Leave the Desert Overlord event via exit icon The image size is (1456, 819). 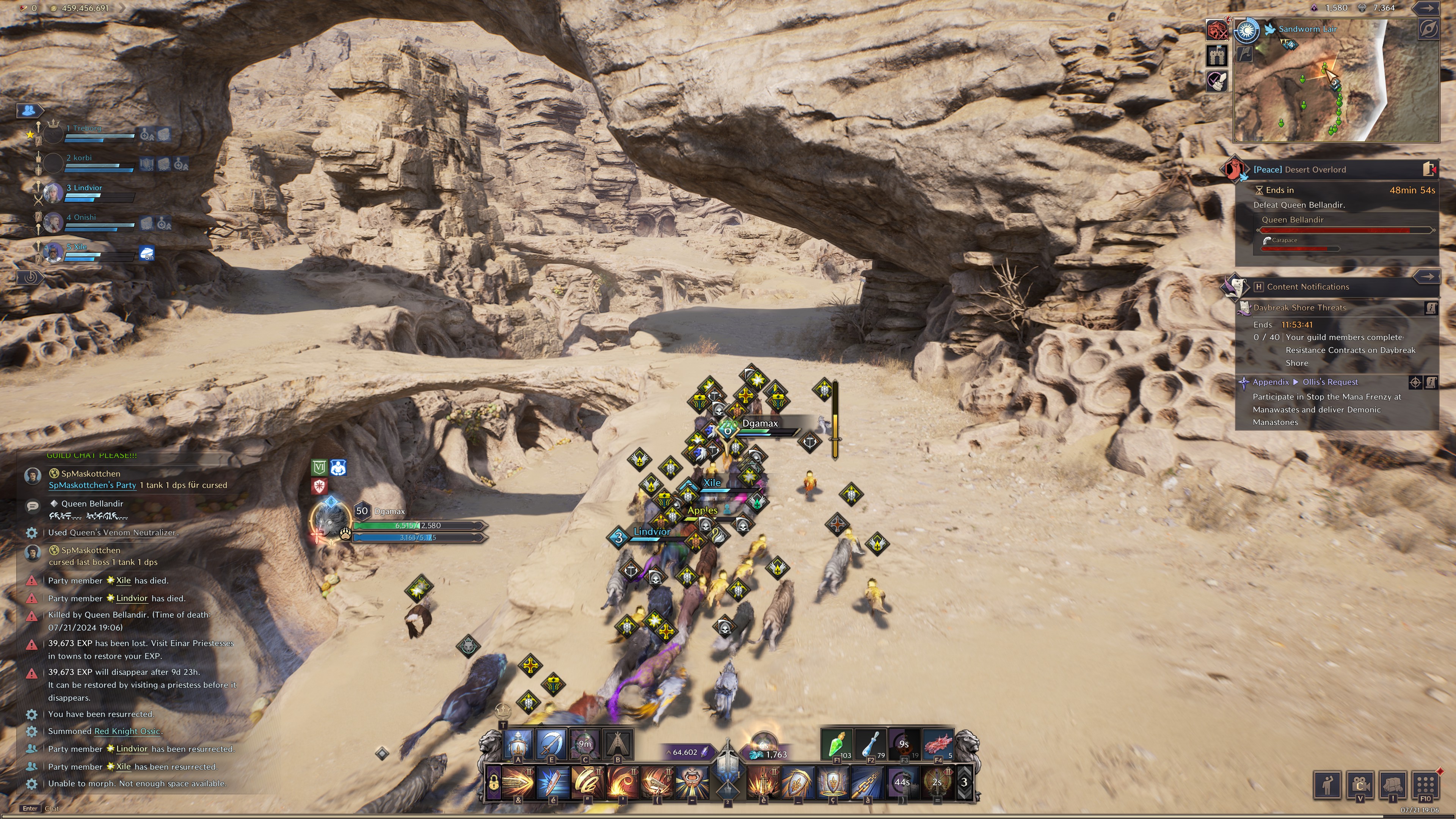click(1428, 169)
